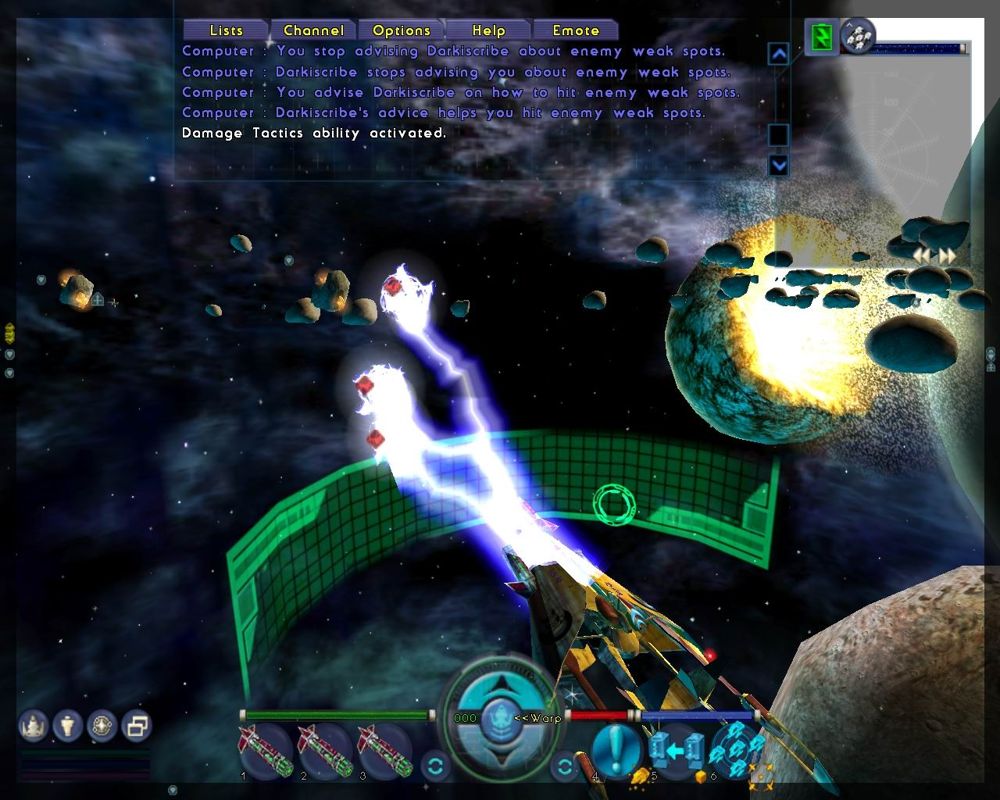Image resolution: width=1000 pixels, height=800 pixels.
Task: Open the overlapping windows icon
Action: click(134, 724)
